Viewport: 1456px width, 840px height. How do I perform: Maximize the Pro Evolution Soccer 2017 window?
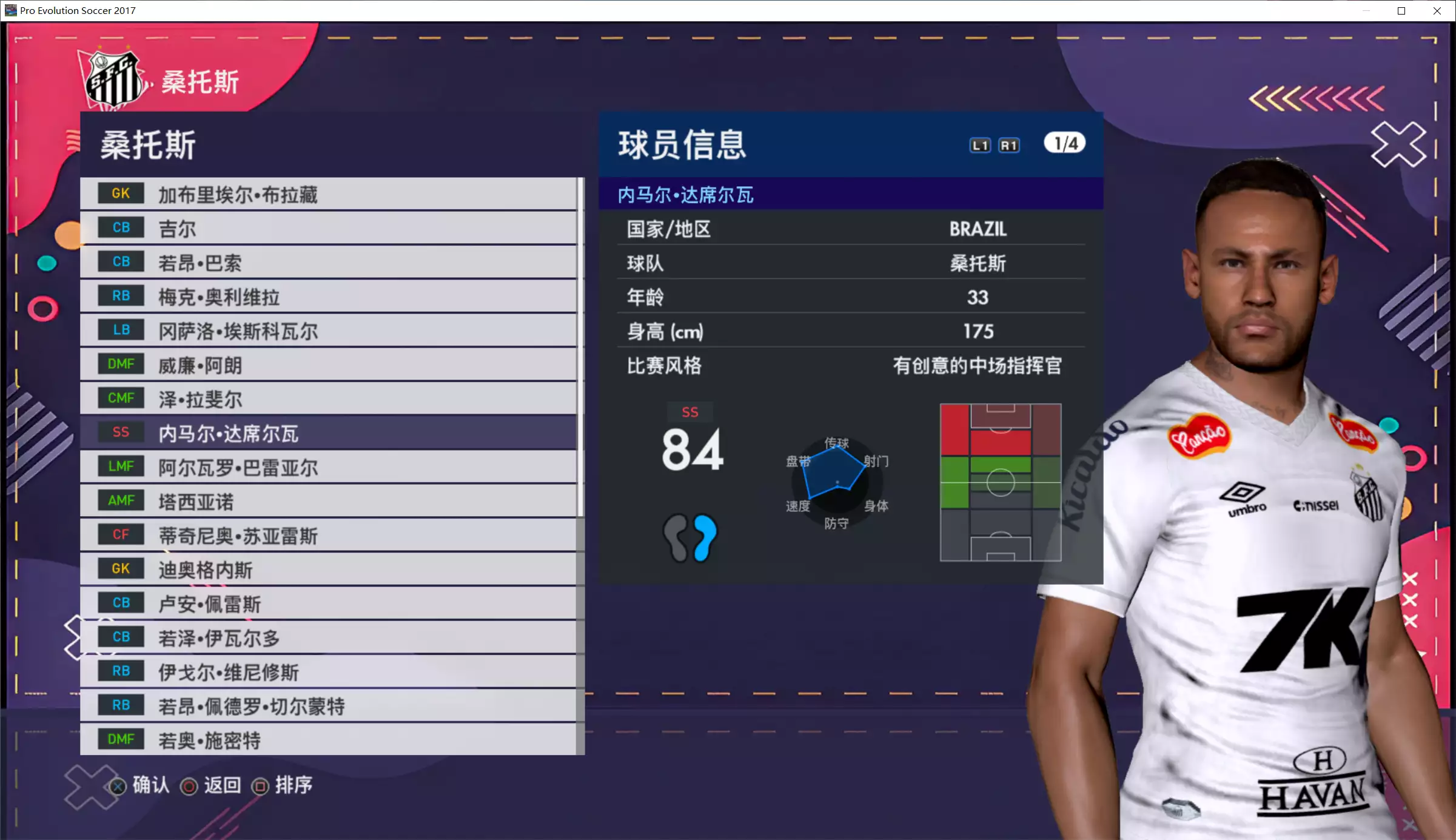[1401, 11]
